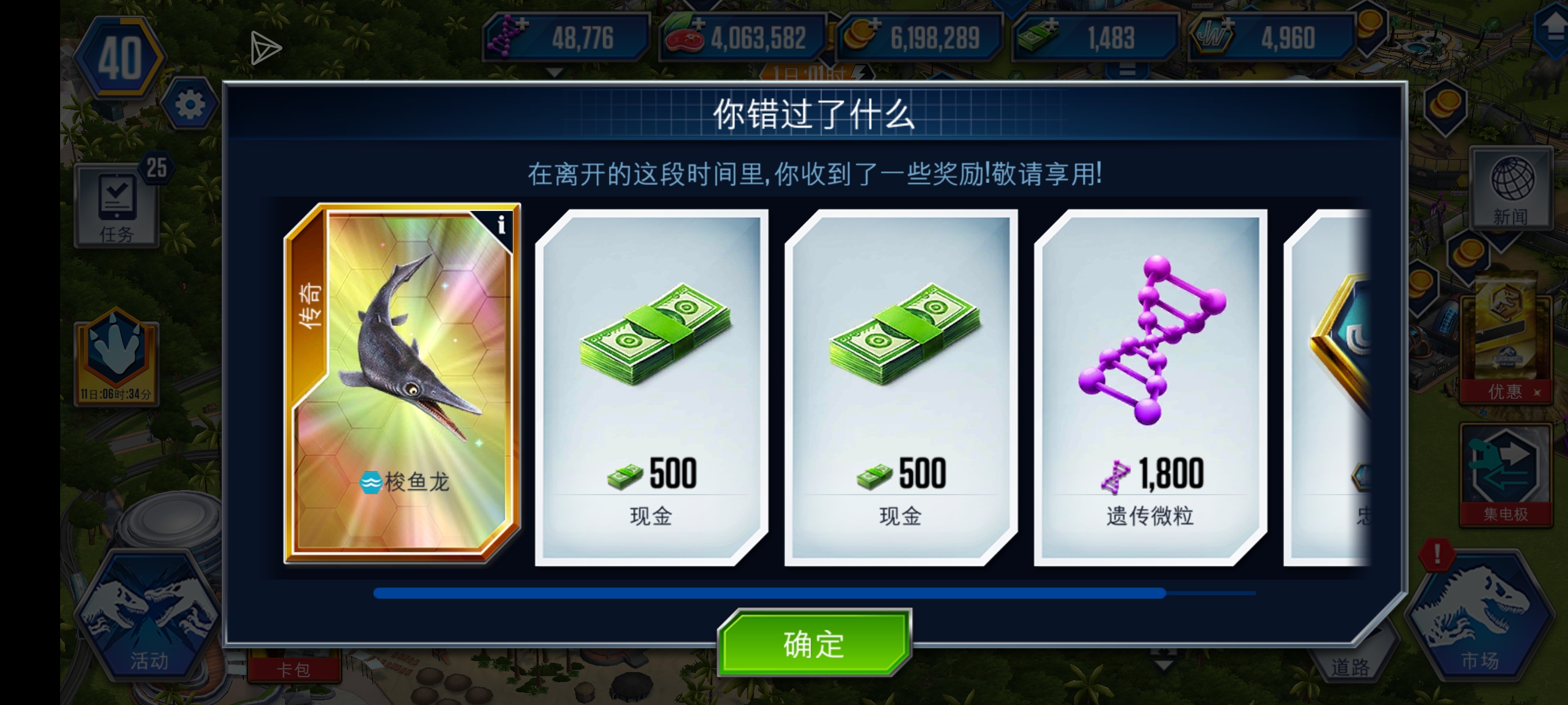Screen dimensions: 1568x705
Task: Open the settings gear icon
Action: [x=188, y=103]
